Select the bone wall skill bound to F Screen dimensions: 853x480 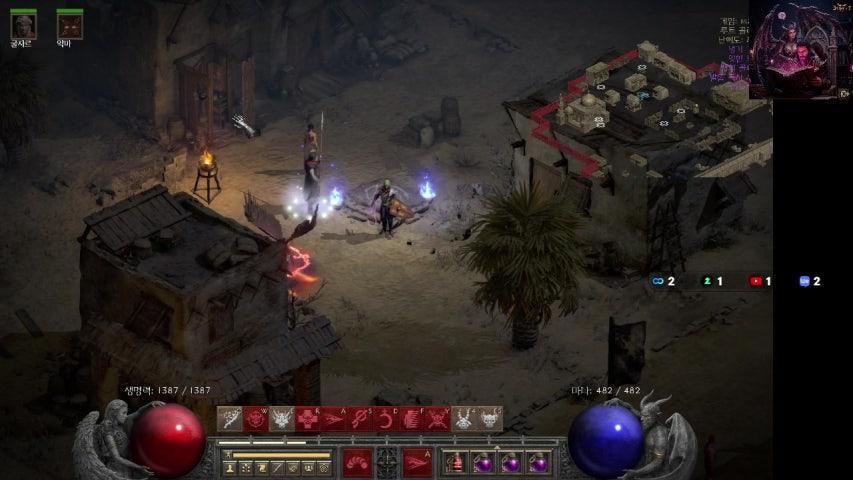[x=412, y=419]
